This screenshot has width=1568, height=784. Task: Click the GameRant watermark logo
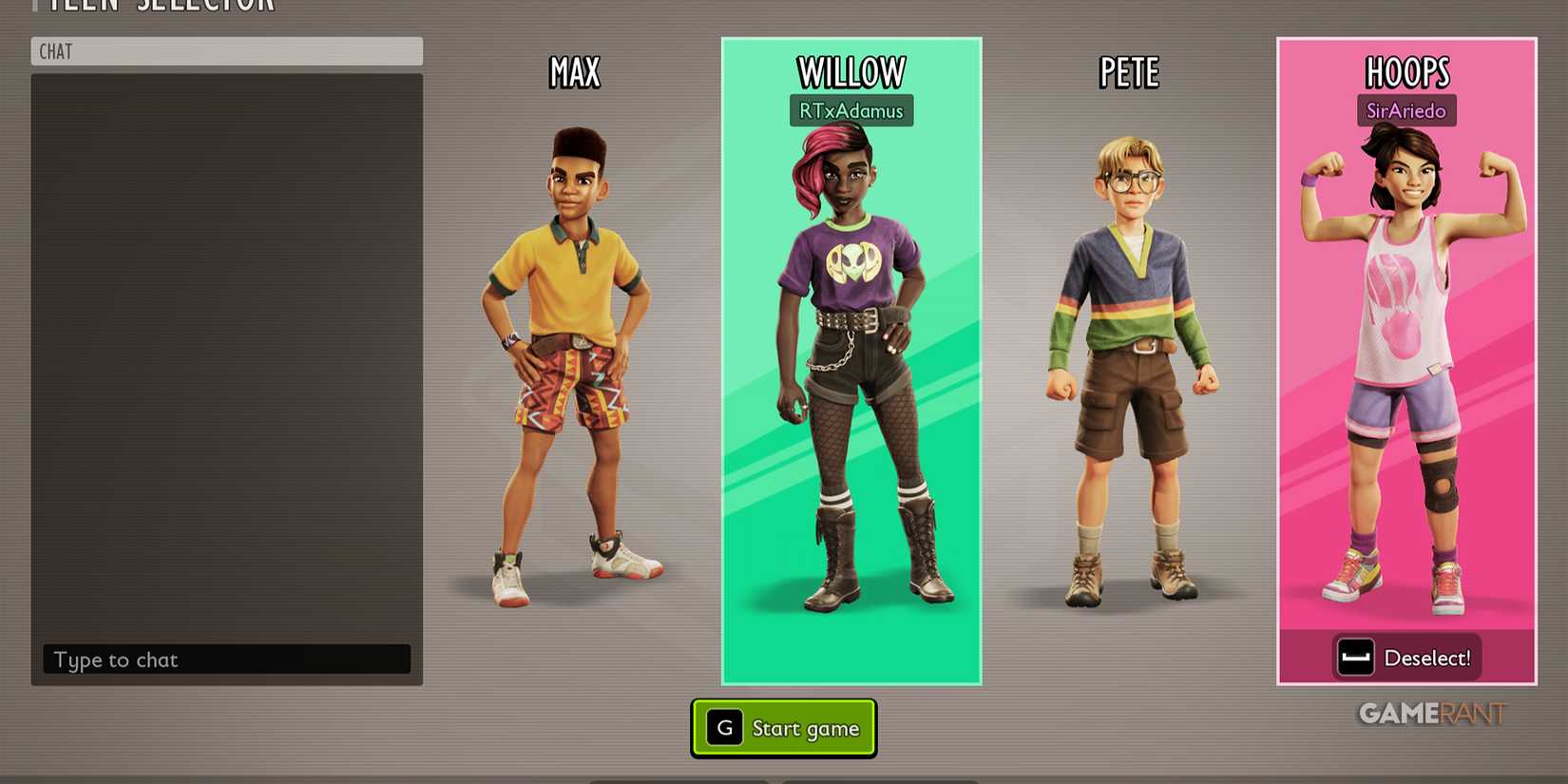point(1433,715)
